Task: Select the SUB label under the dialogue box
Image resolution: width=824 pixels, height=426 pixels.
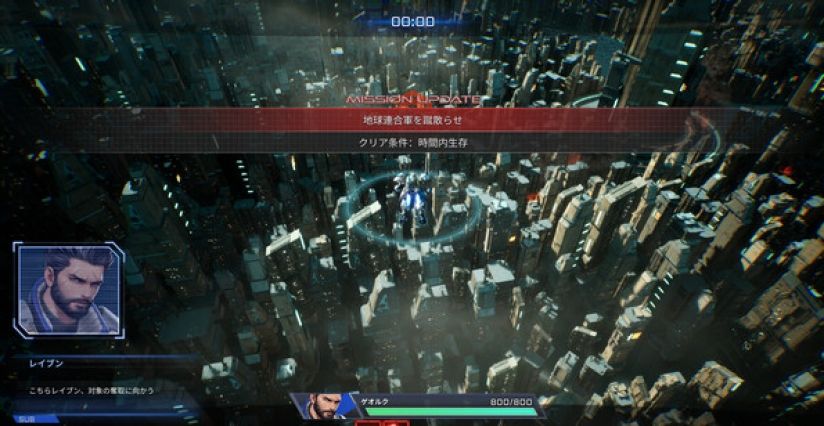Action: [x=24, y=419]
